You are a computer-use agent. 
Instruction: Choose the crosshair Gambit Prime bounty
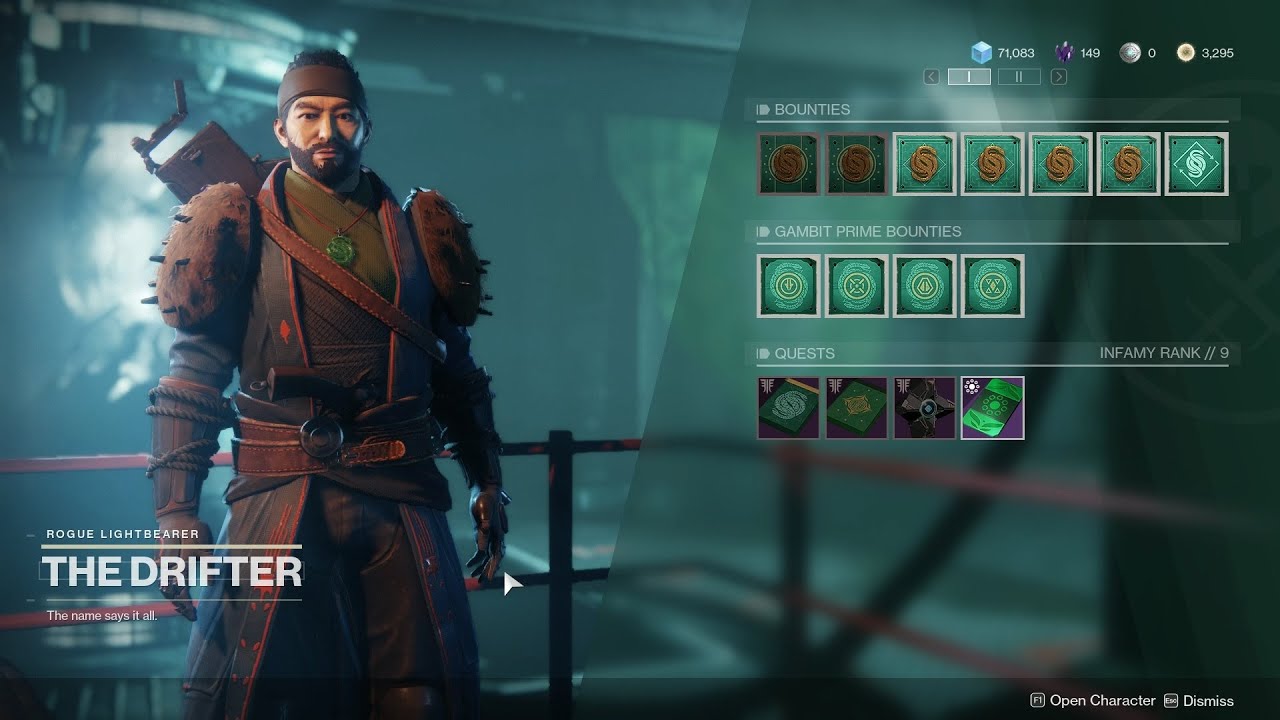pyautogui.click(x=856, y=286)
